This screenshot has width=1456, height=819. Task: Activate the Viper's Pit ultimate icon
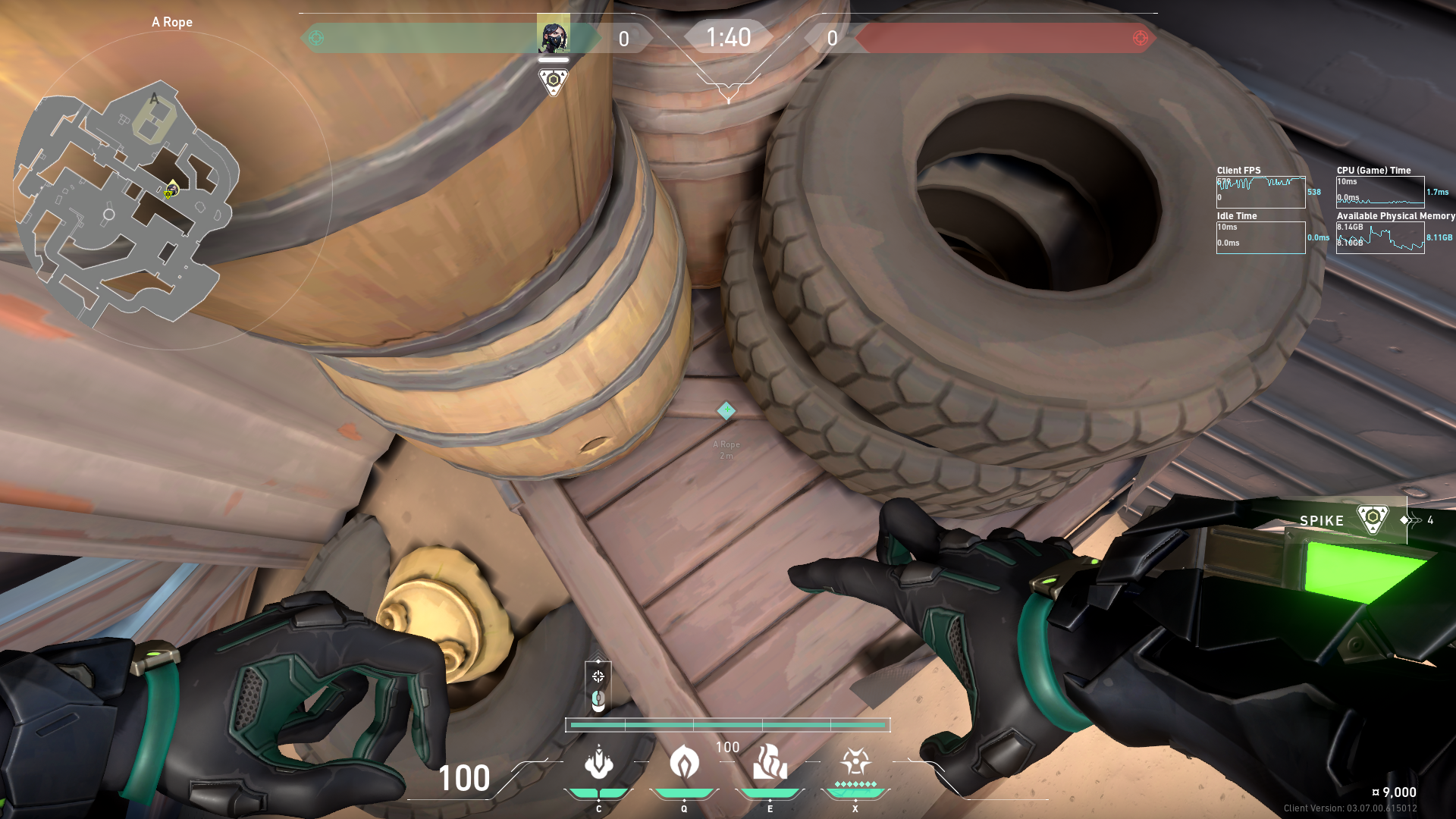pos(855,761)
